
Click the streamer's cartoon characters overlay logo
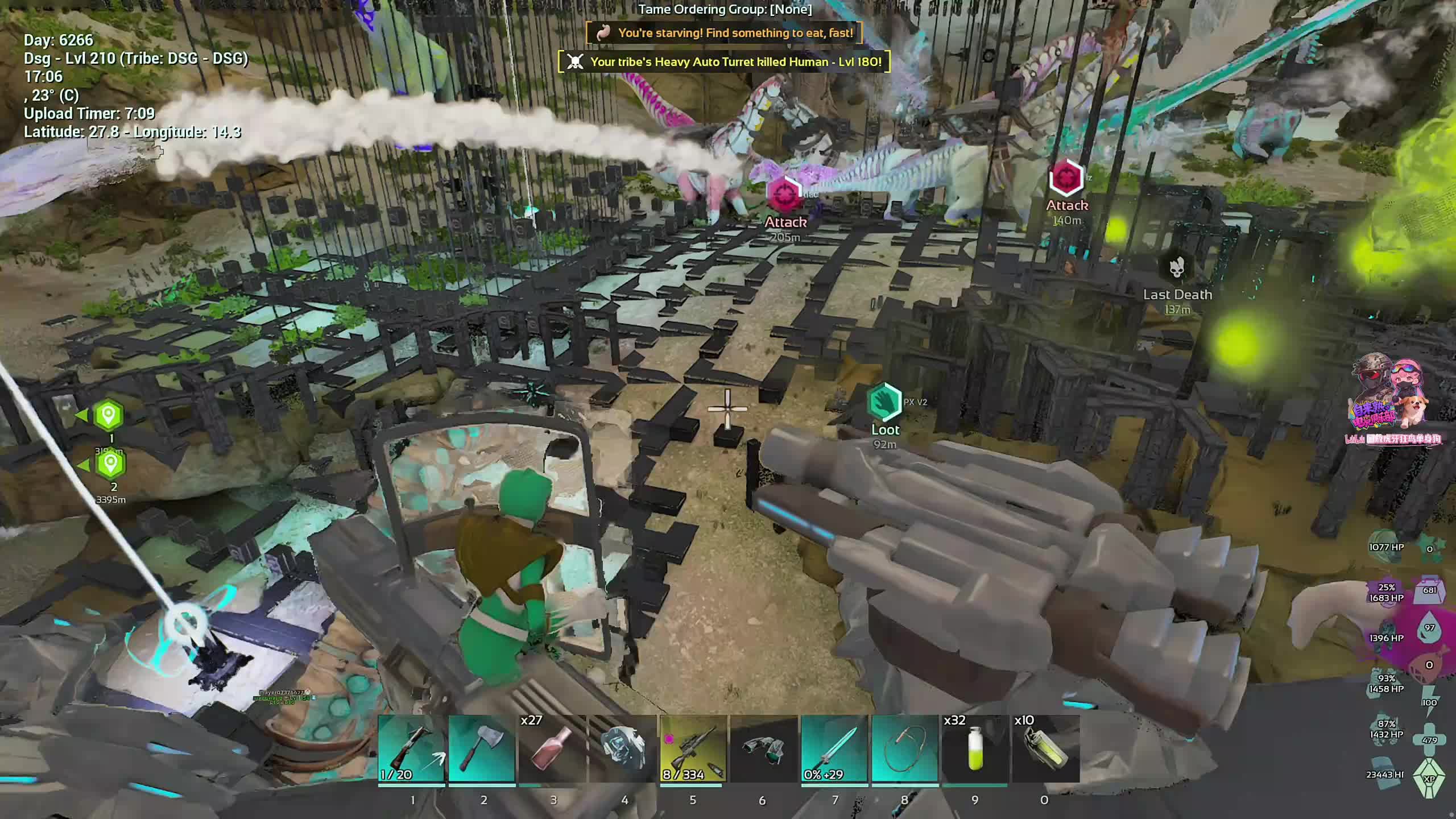coord(1391,395)
